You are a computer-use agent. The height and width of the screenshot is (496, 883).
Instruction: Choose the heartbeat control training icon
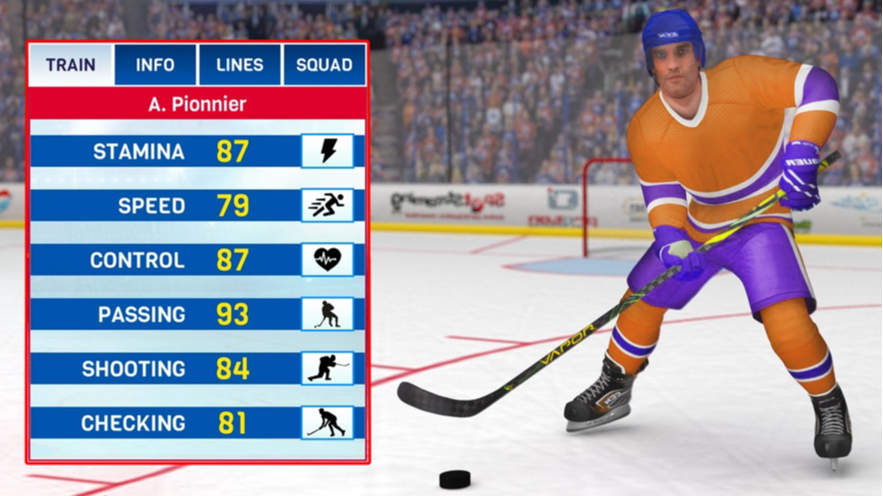coord(327,260)
